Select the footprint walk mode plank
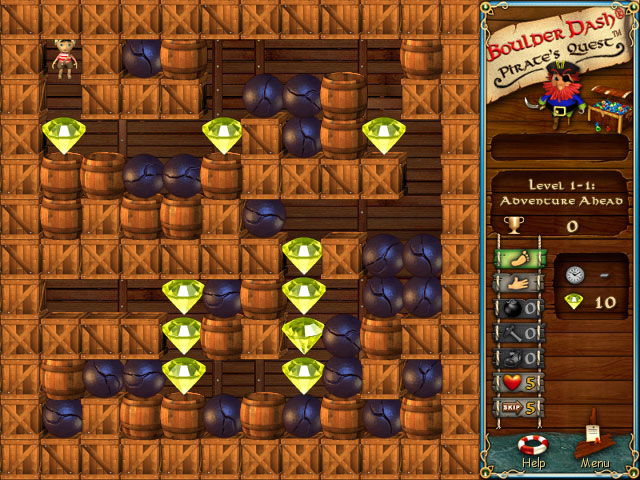The height and width of the screenshot is (480, 640). (x=516, y=258)
